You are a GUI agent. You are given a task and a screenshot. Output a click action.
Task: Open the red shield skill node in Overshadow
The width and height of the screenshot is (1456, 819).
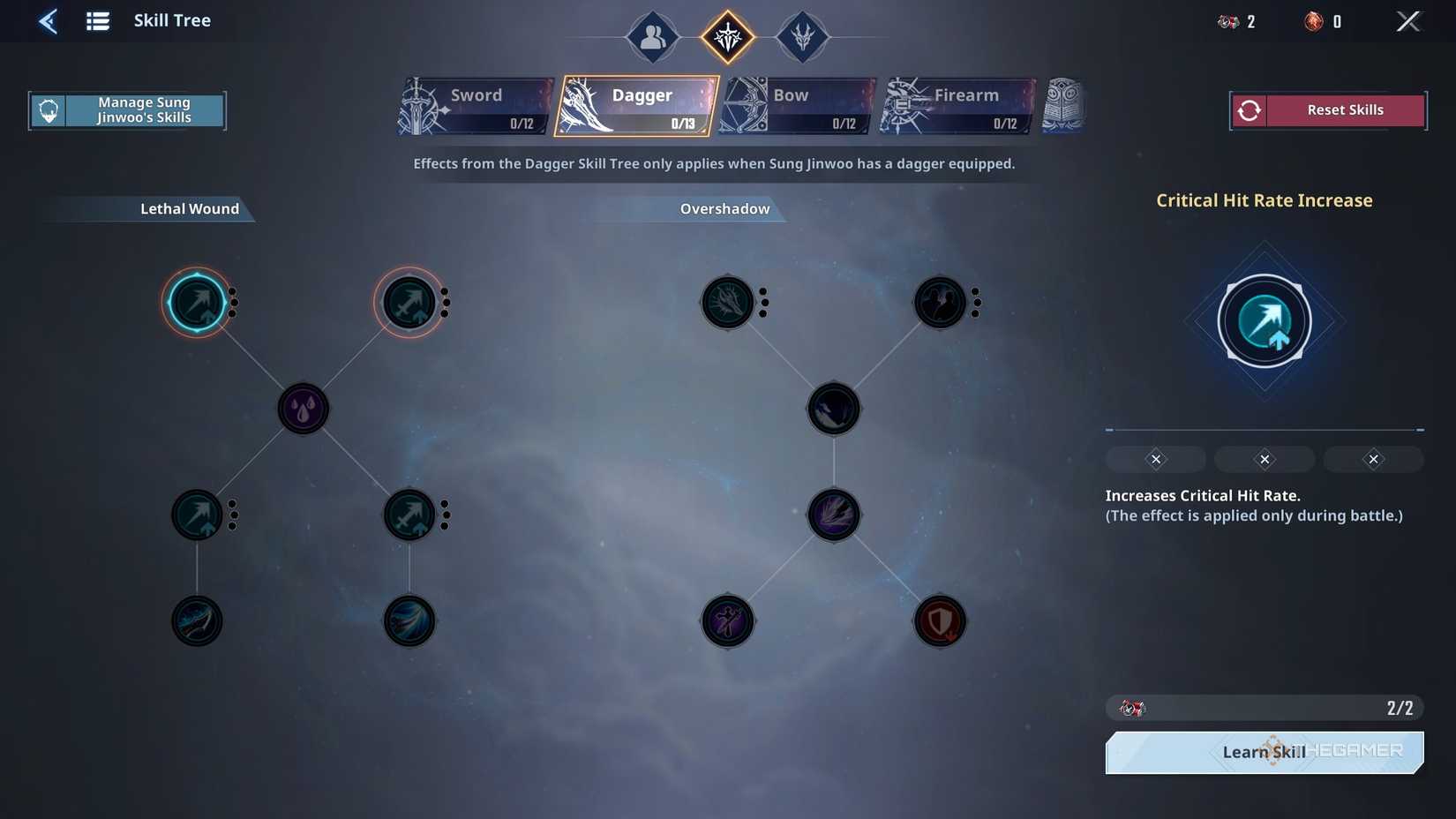[940, 620]
